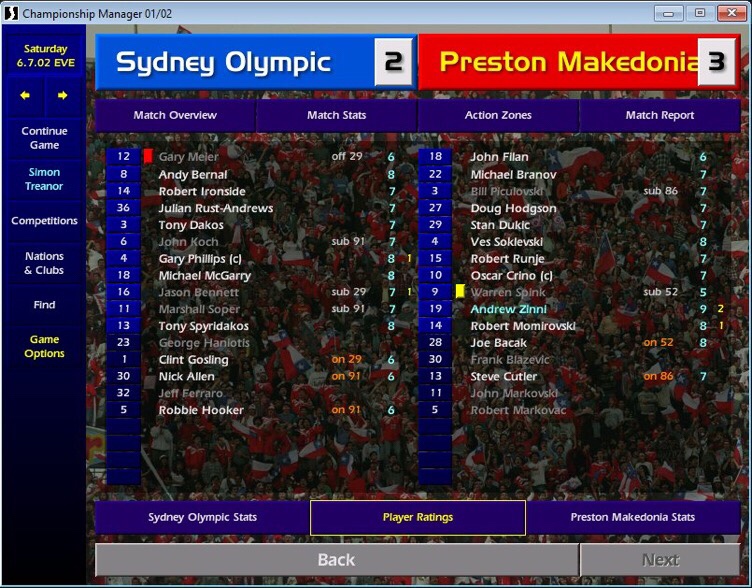Open the Sydney Olympic team name header
Image resolution: width=752 pixels, height=588 pixels.
tap(224, 62)
